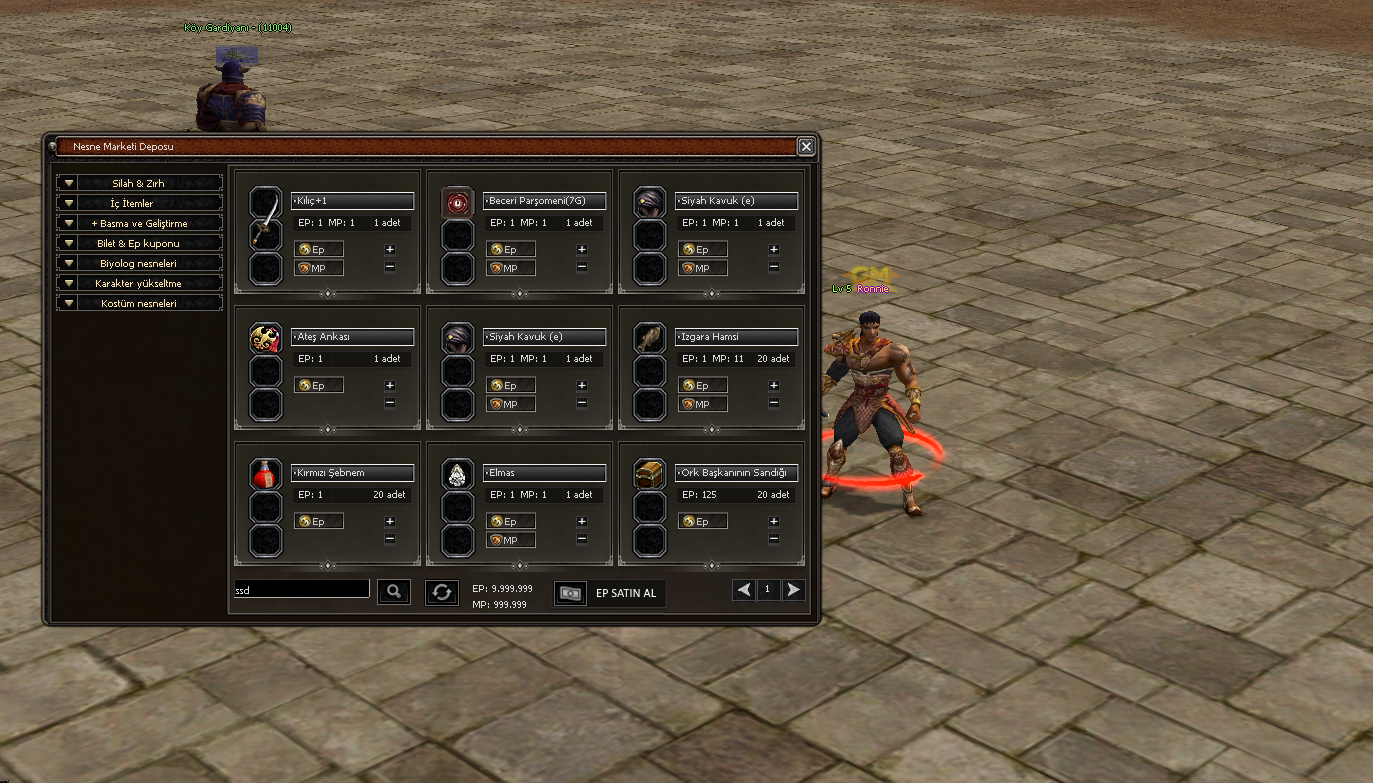Open the Kostüm nesneleri category
Viewport: 1373px width, 783px height.
[138, 303]
